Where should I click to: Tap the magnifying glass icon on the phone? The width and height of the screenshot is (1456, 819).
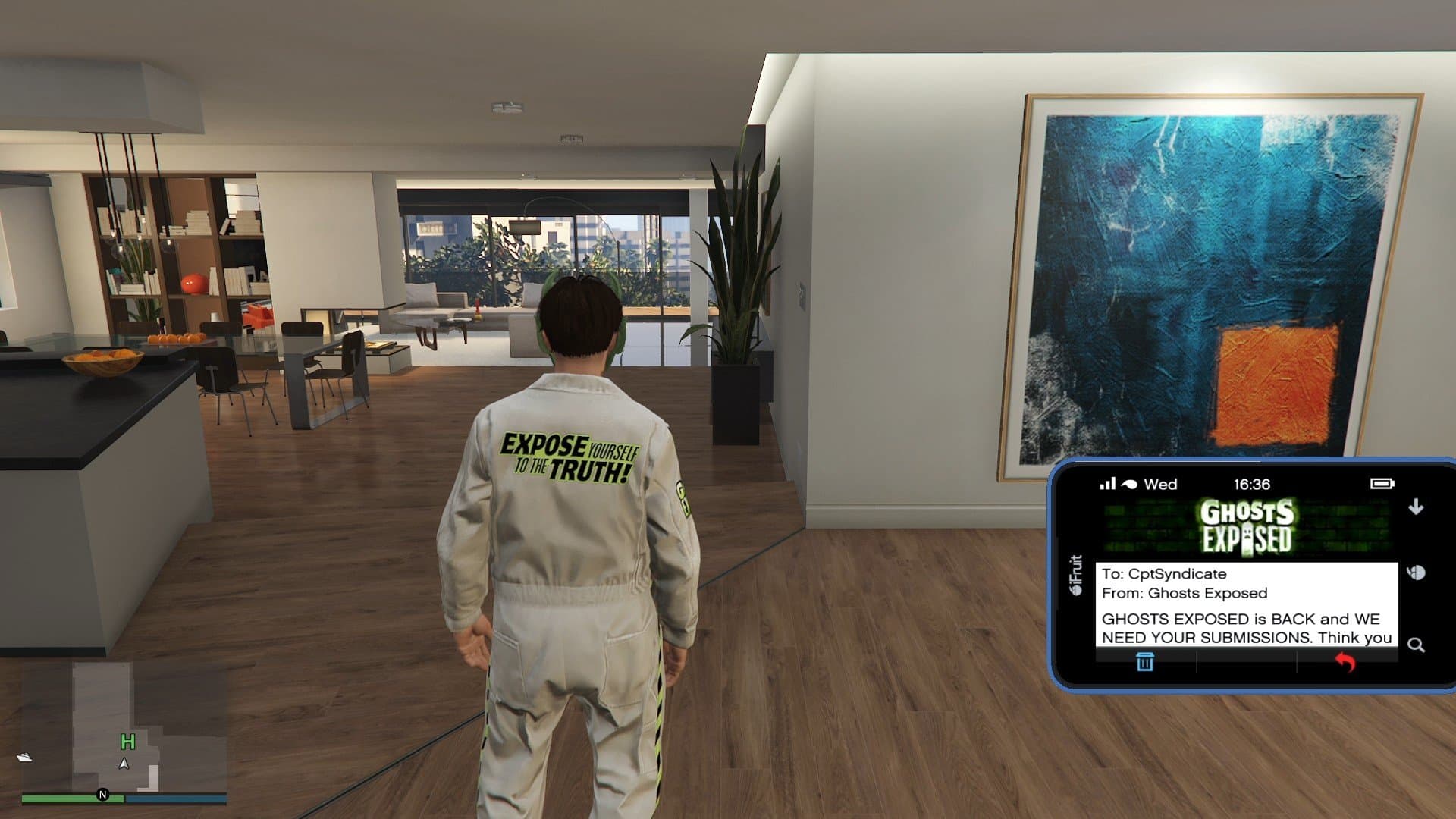(1416, 645)
